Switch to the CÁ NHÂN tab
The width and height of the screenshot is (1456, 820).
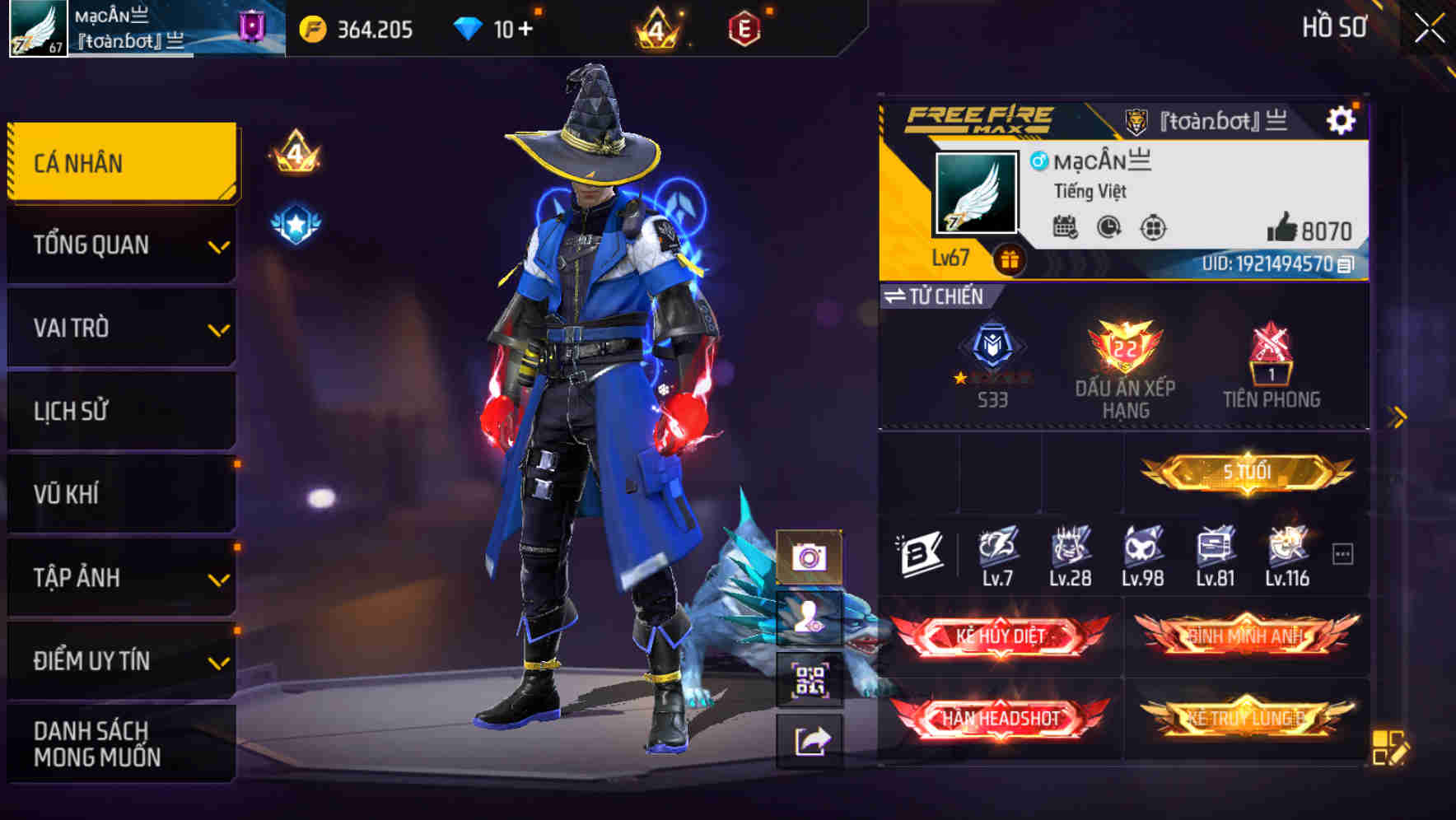point(120,162)
